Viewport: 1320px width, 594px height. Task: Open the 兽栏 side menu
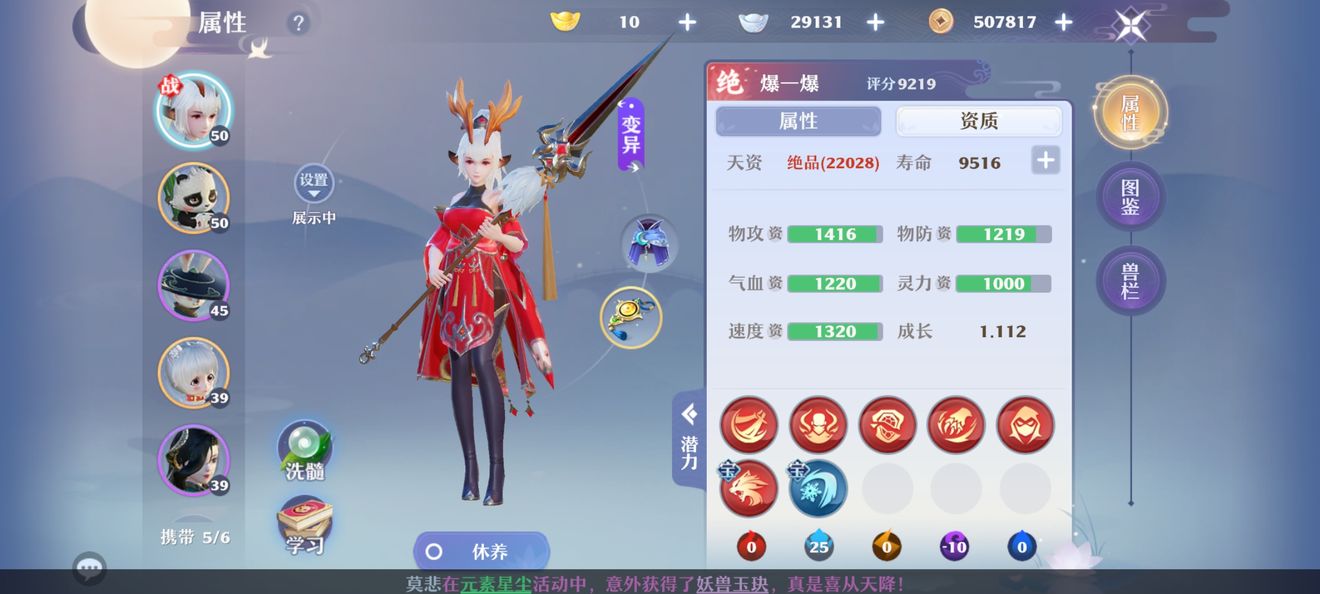[1130, 280]
